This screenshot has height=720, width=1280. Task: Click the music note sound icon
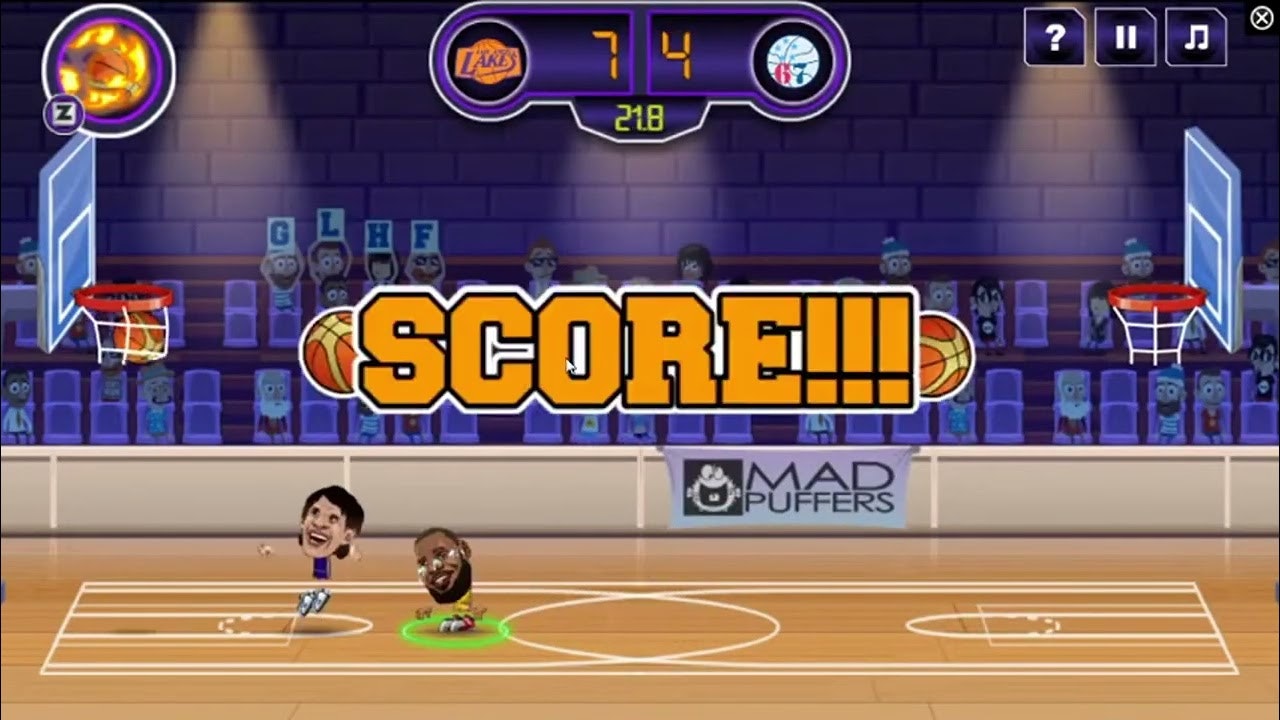click(x=1196, y=36)
